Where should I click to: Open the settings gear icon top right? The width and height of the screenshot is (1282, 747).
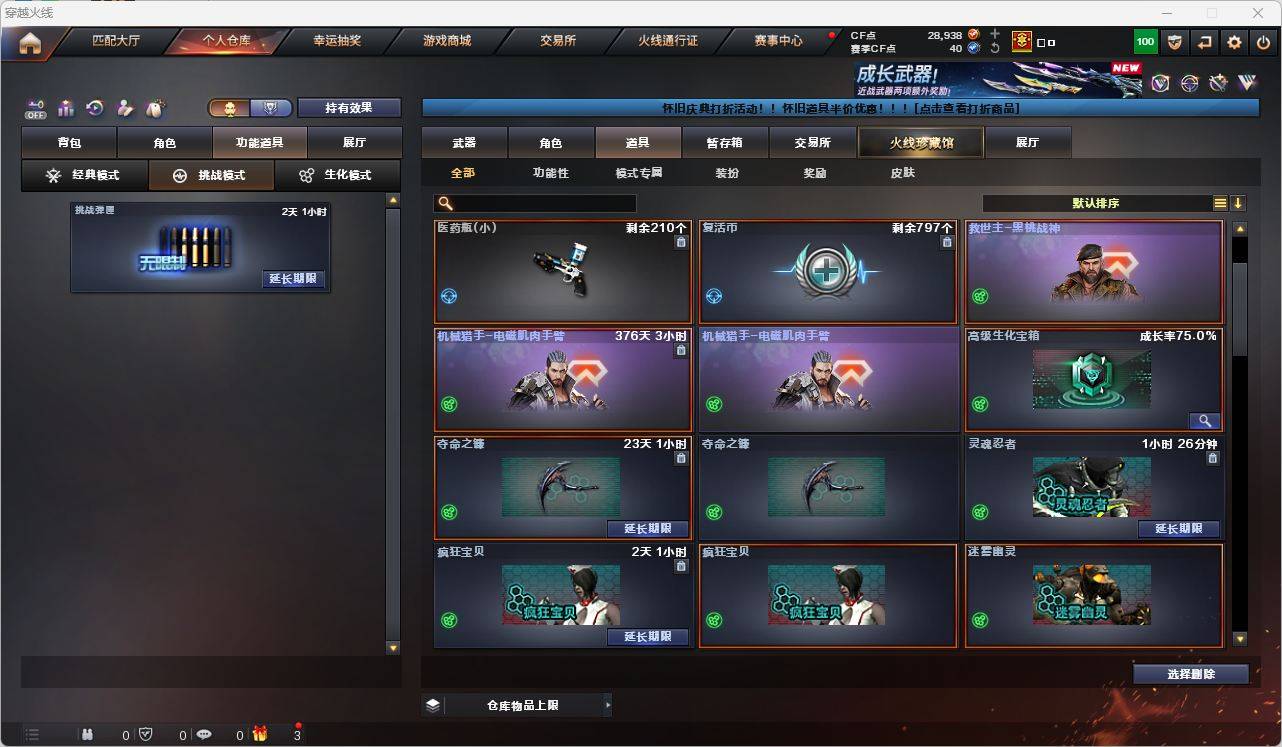click(x=1235, y=41)
